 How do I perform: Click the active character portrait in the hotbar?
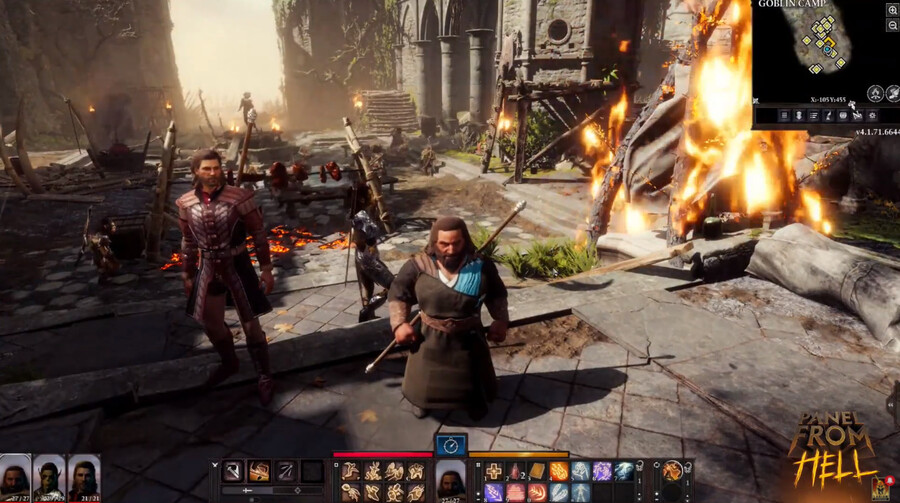coord(450,479)
